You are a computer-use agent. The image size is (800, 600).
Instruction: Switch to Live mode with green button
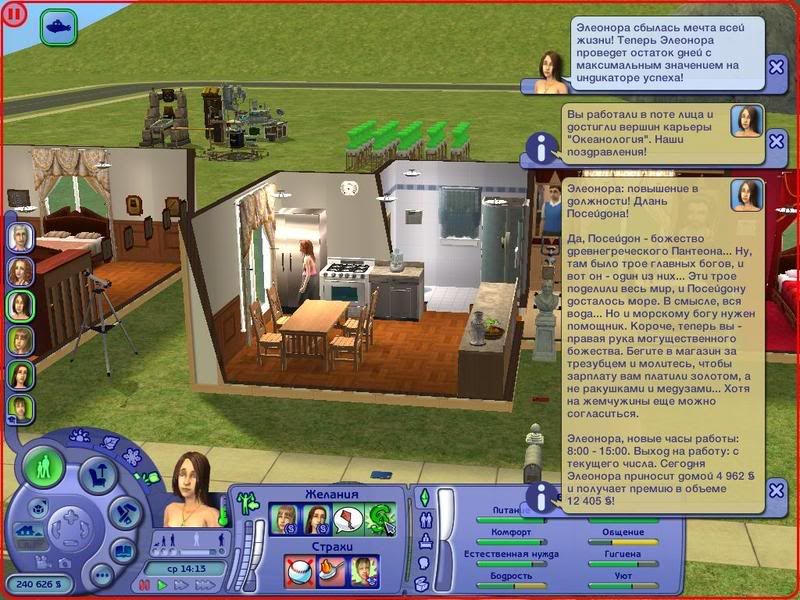pyautogui.click(x=43, y=468)
